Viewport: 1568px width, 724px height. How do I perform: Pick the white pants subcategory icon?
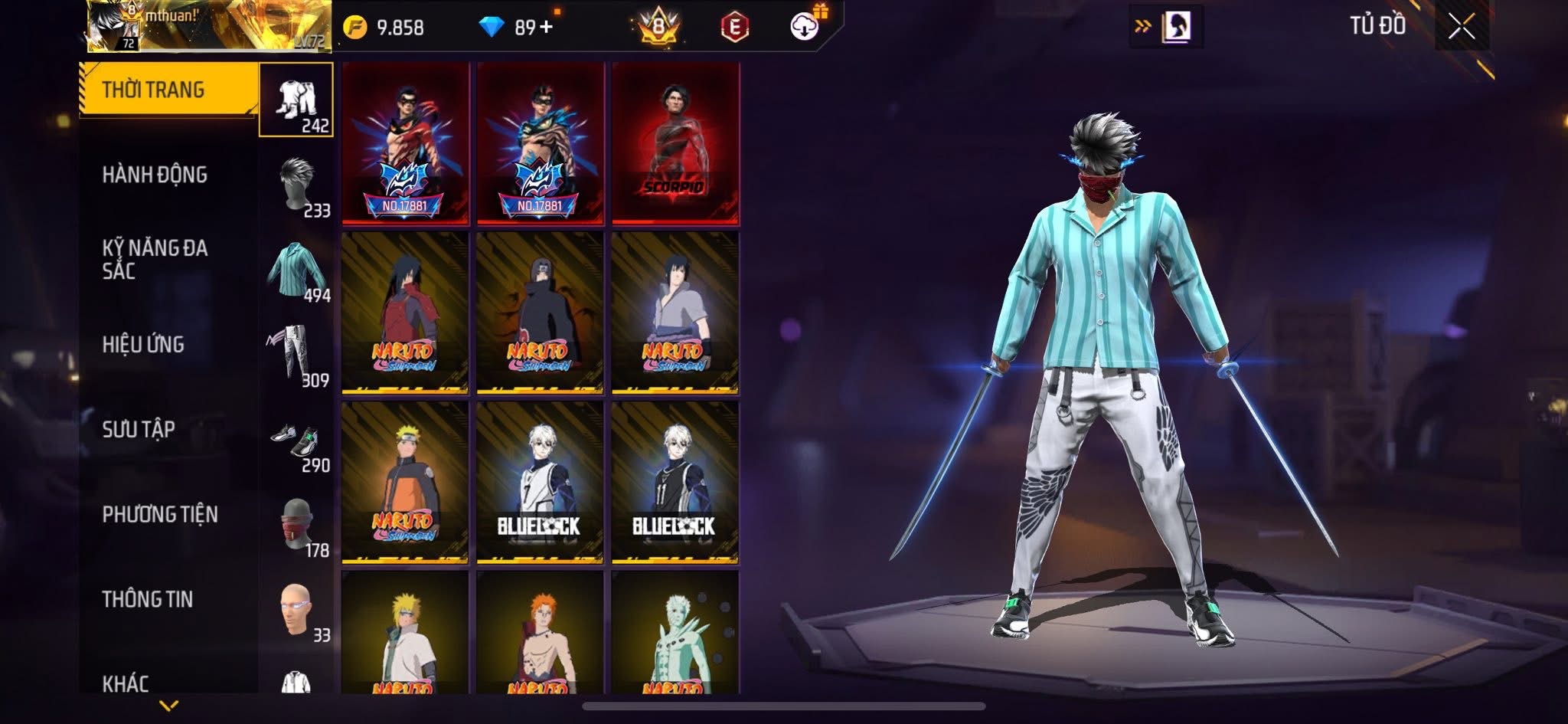296,355
